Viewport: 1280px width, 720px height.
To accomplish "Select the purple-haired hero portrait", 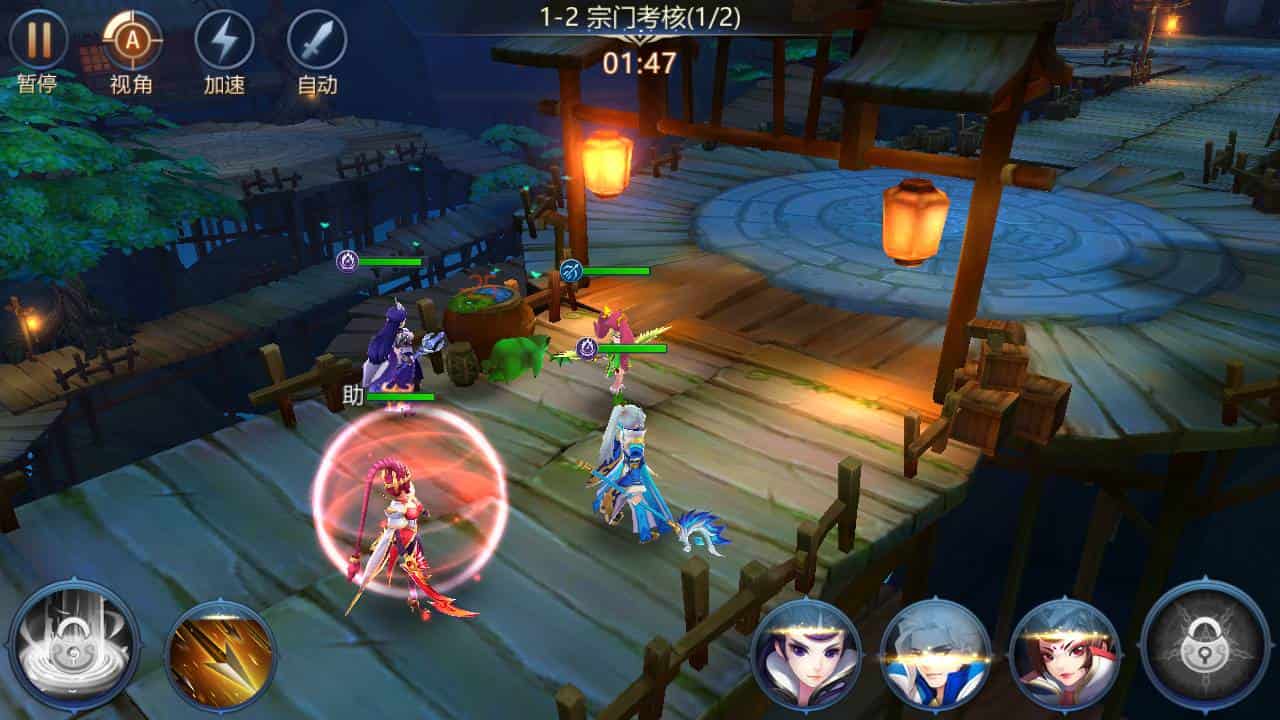I will point(806,655).
